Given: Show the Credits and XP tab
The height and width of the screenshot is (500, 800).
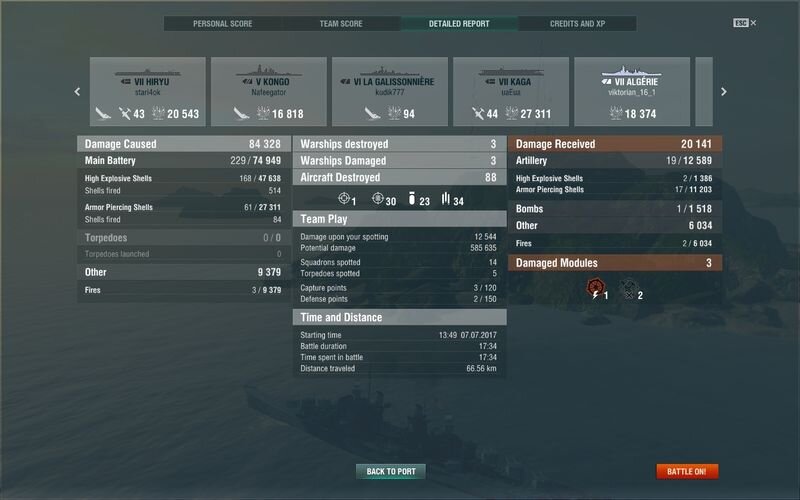Looking at the screenshot, I should [578, 23].
